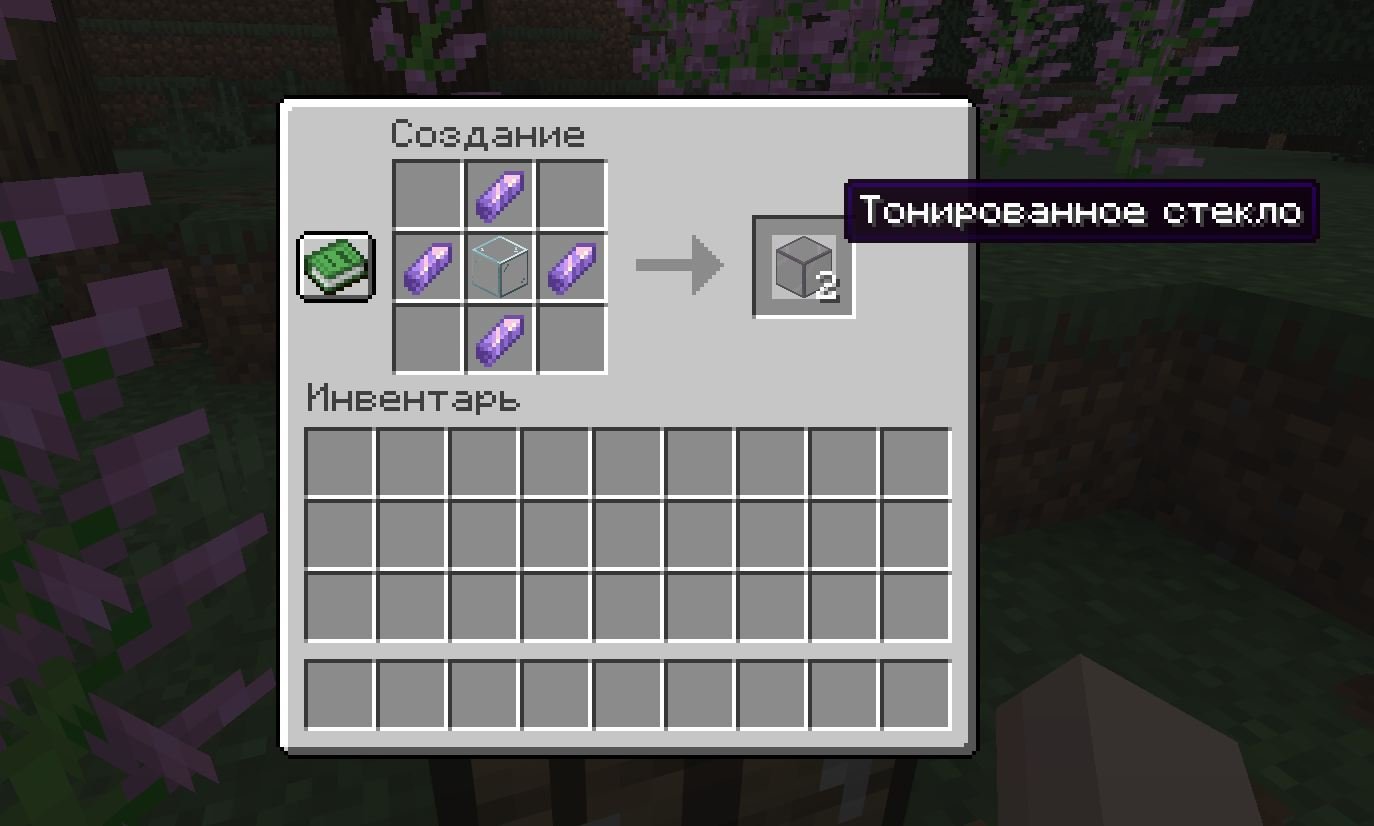Click the crafting arrow between grid and result
The width and height of the screenshot is (1374, 826).
click(678, 265)
